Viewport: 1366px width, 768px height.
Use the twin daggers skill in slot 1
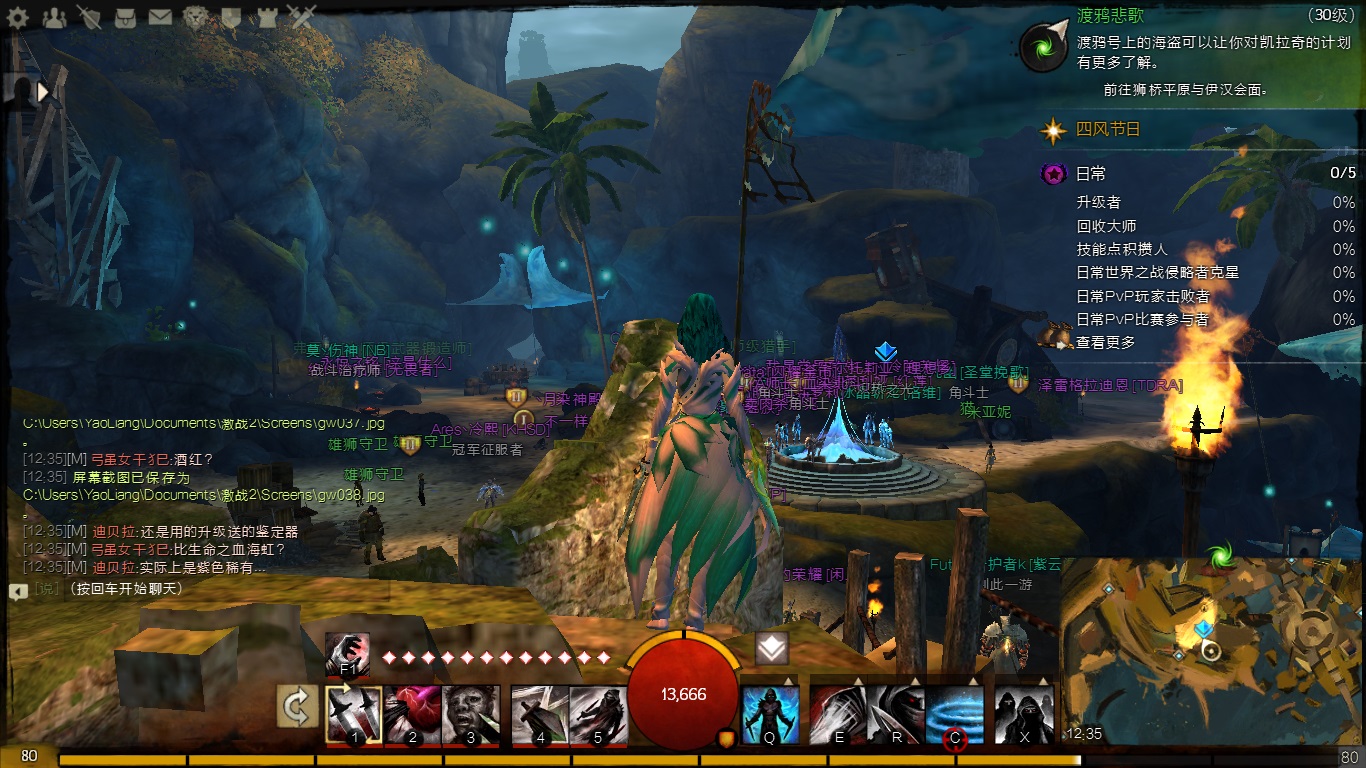click(355, 715)
